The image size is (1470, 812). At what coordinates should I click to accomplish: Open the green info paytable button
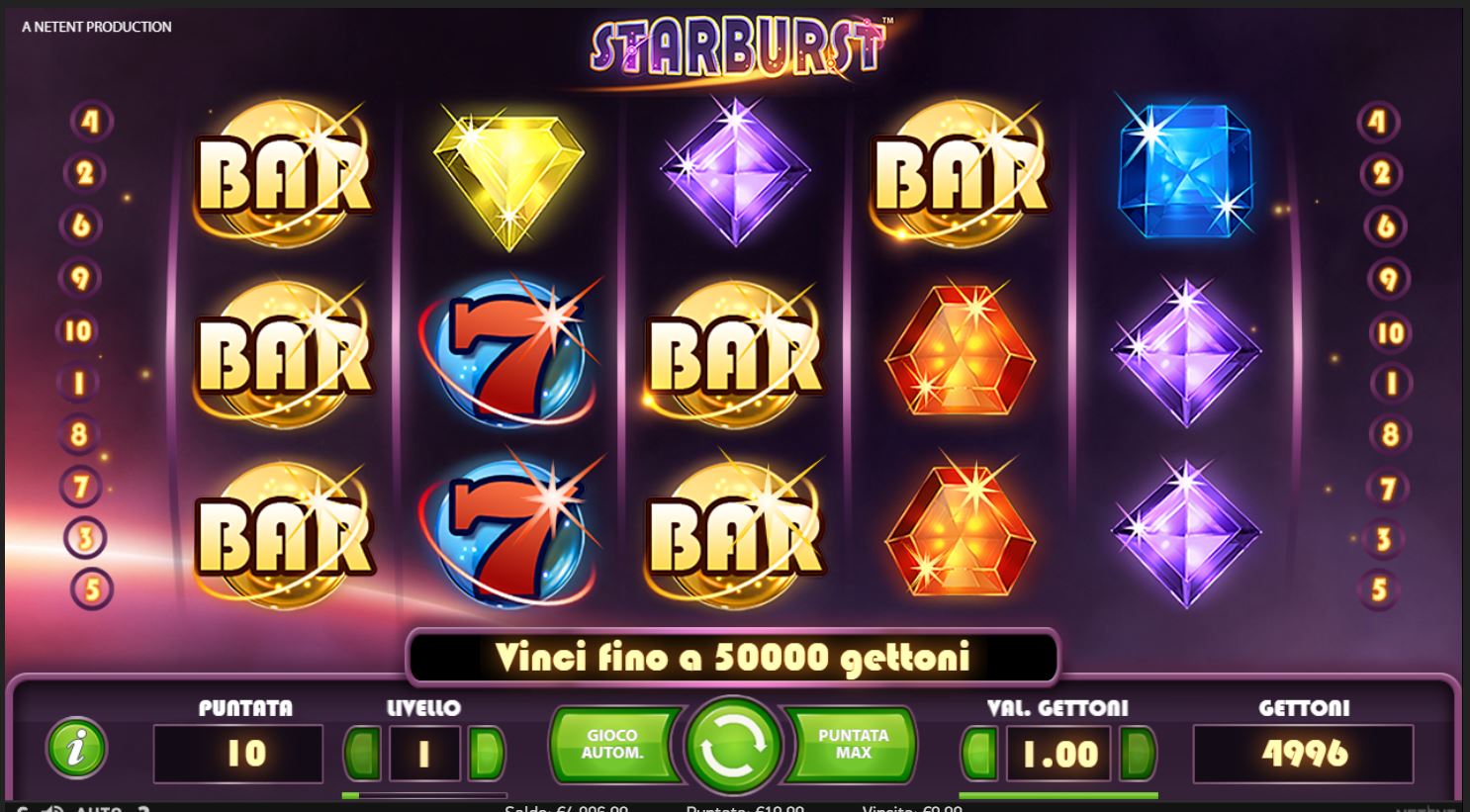click(x=76, y=747)
